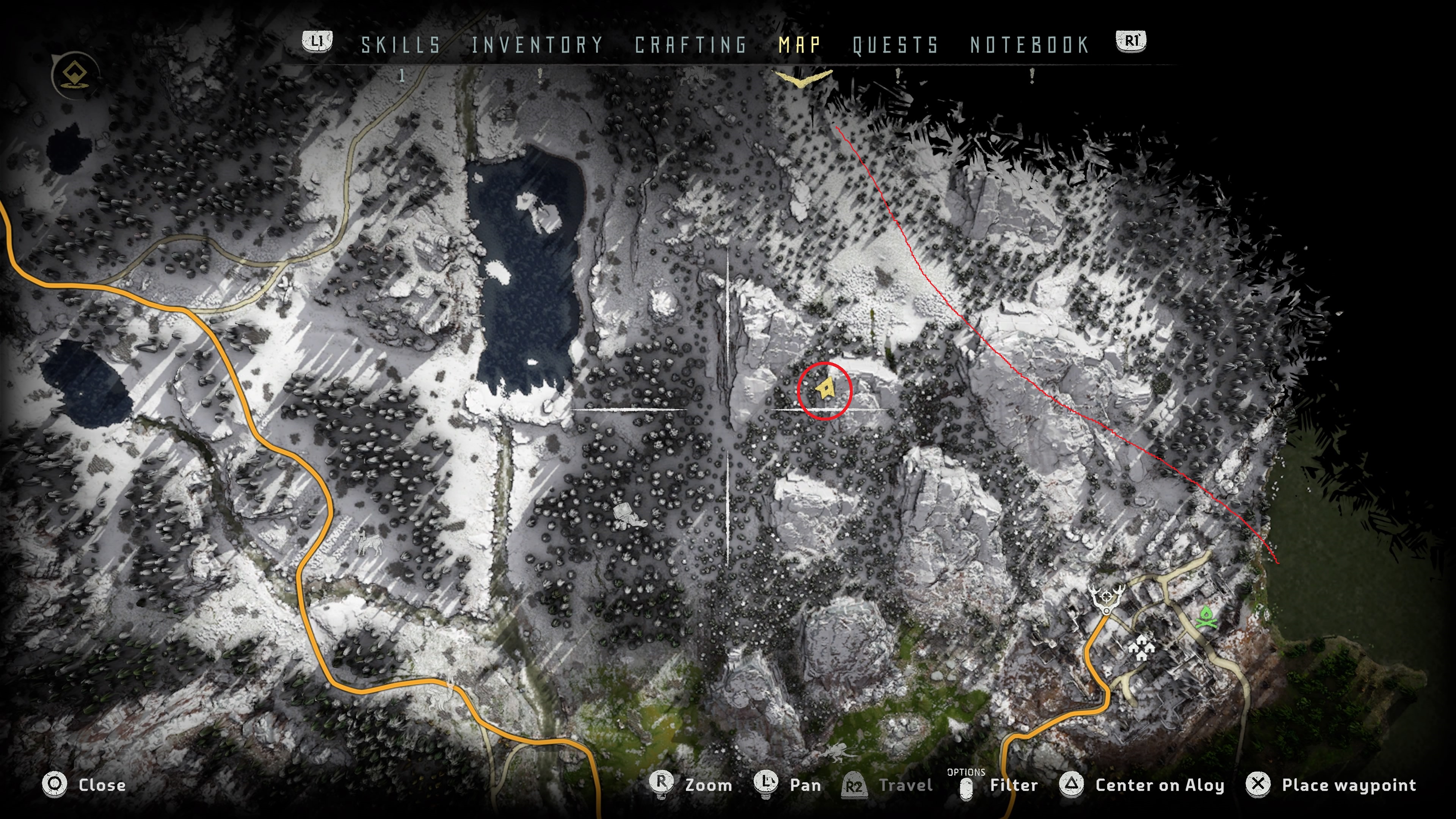The height and width of the screenshot is (819, 1456).
Task: Click the R1 shoulder button icon
Action: pos(1132,41)
